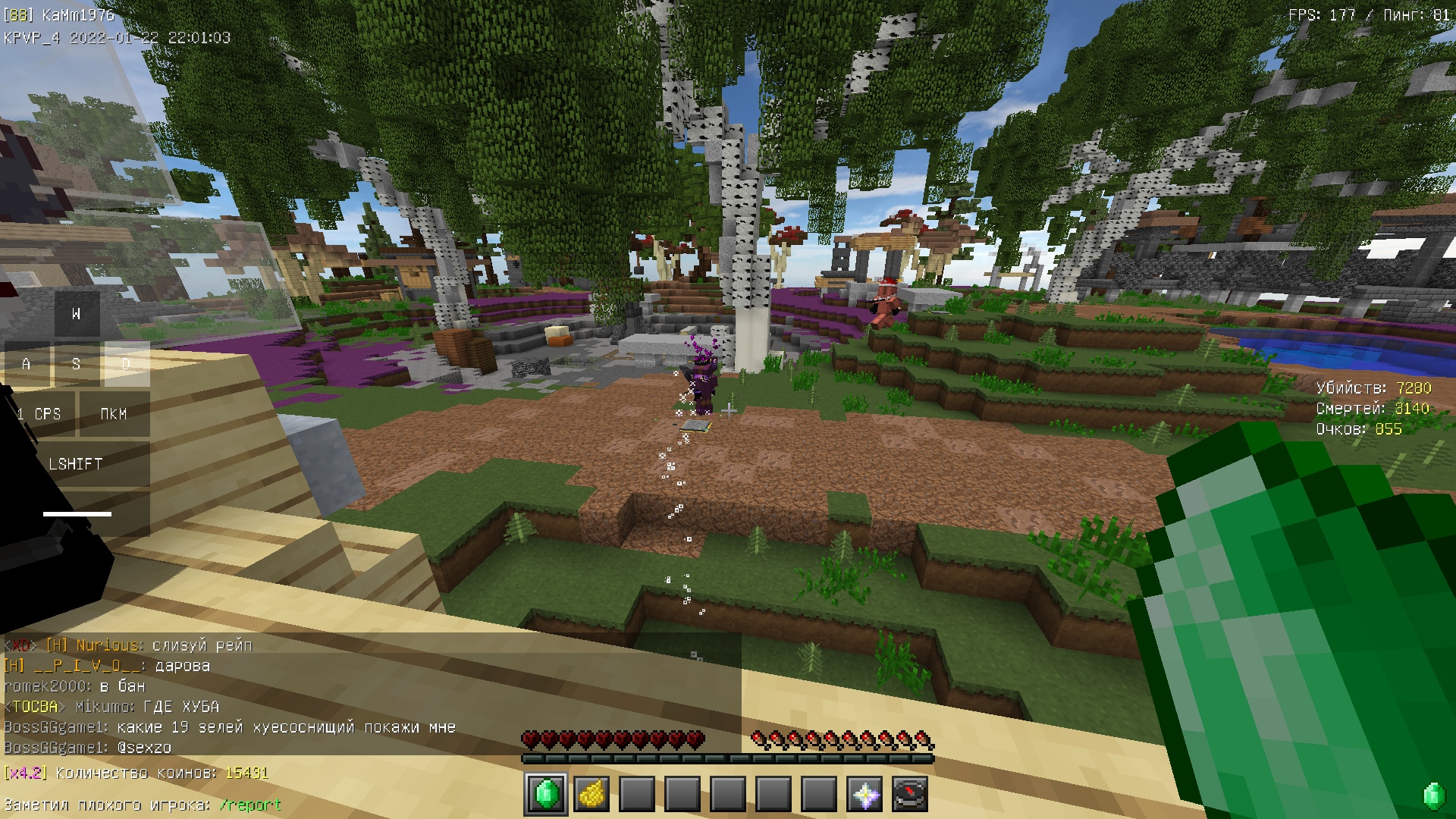Select the emerald hotbar slot
Screen dimensions: 1456x819
click(546, 795)
